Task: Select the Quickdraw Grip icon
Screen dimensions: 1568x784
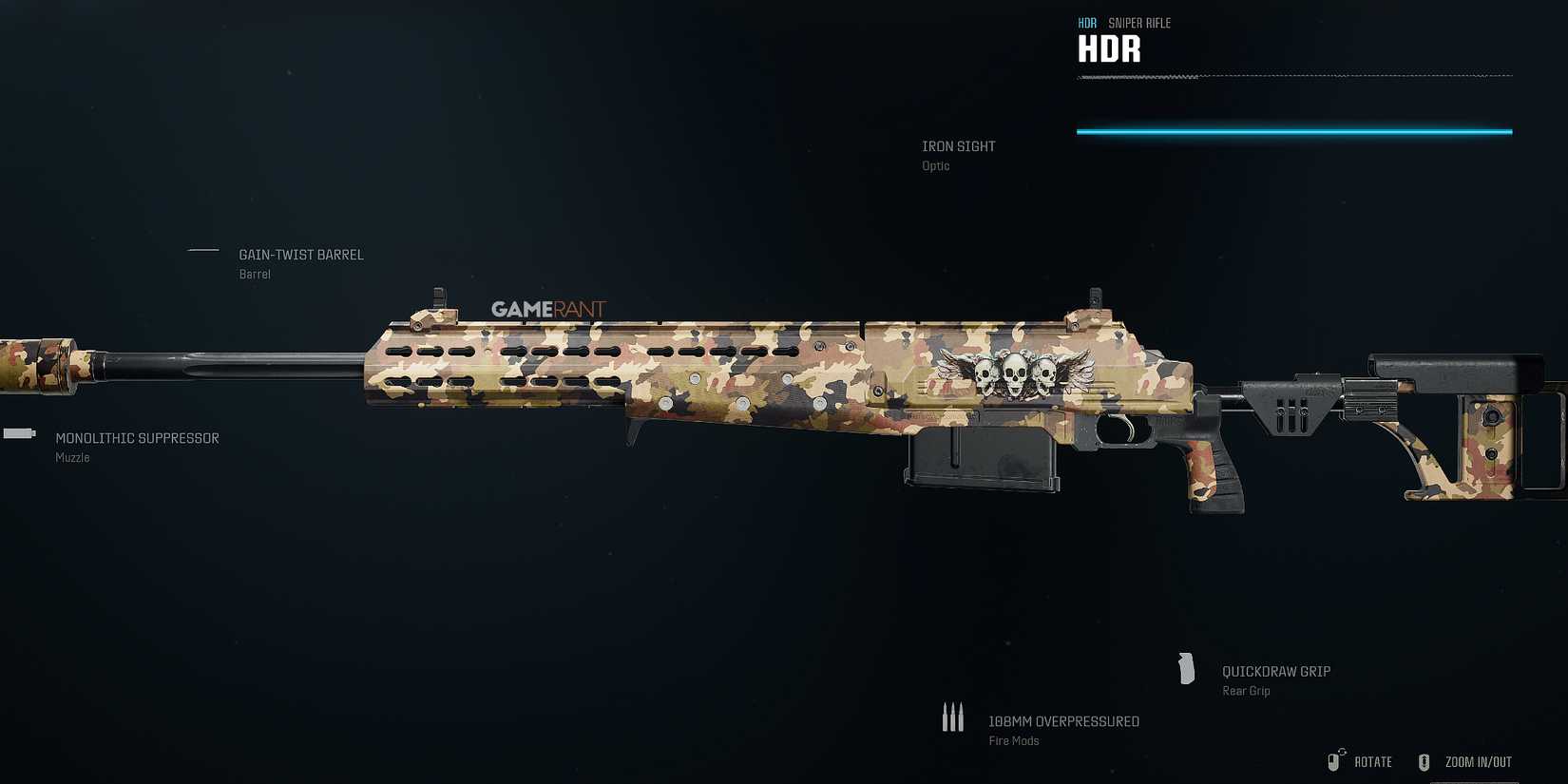Action: (1186, 669)
